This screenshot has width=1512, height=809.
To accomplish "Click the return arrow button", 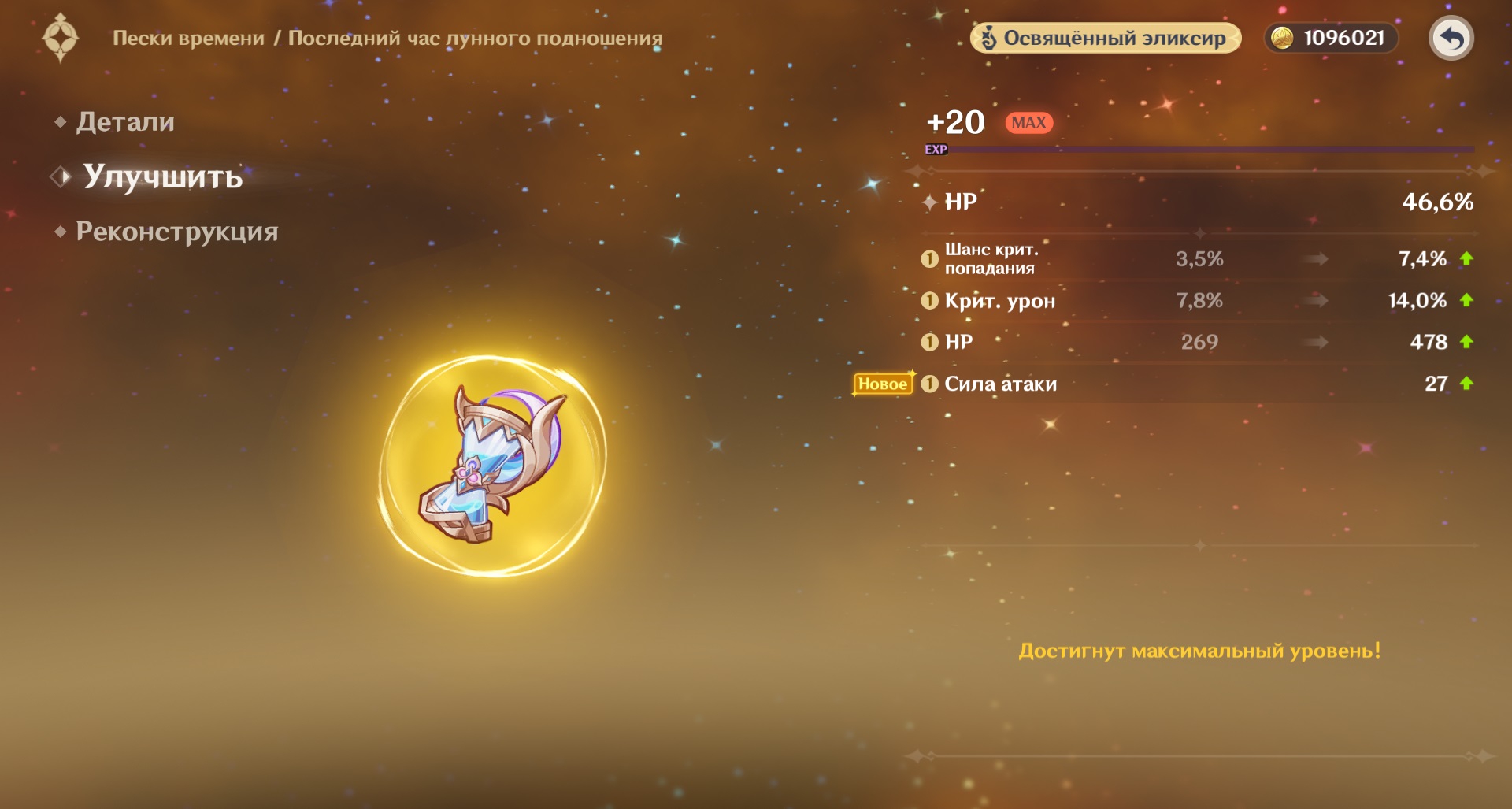I will click(x=1451, y=39).
